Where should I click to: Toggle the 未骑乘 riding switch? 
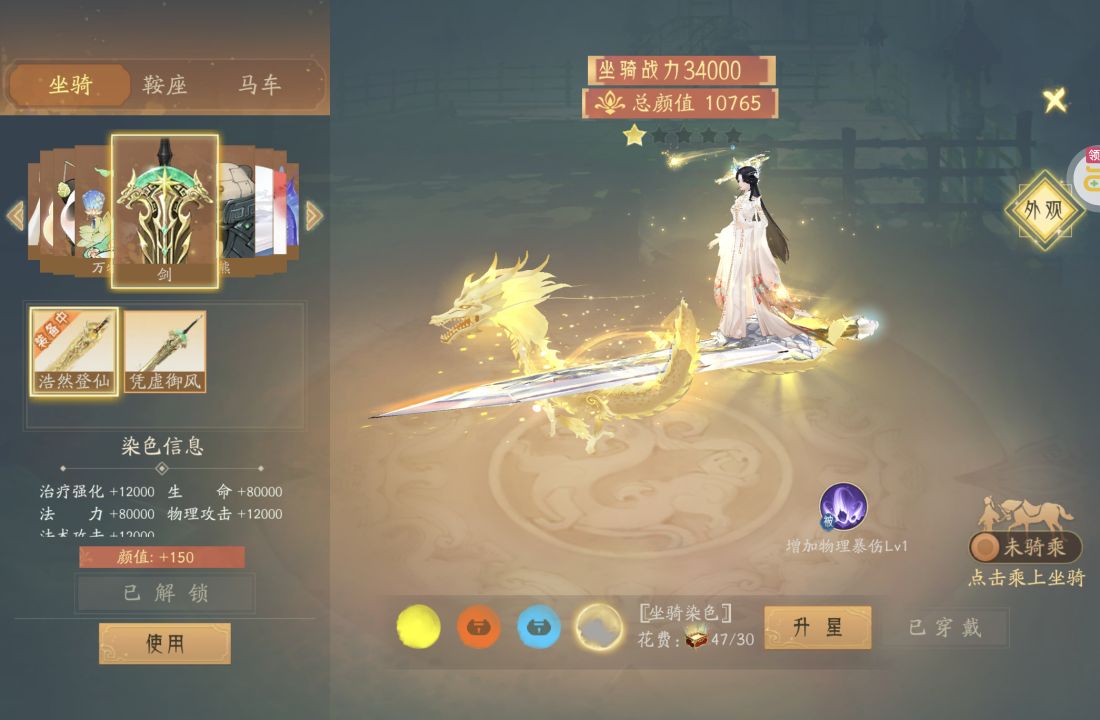click(x=1025, y=547)
